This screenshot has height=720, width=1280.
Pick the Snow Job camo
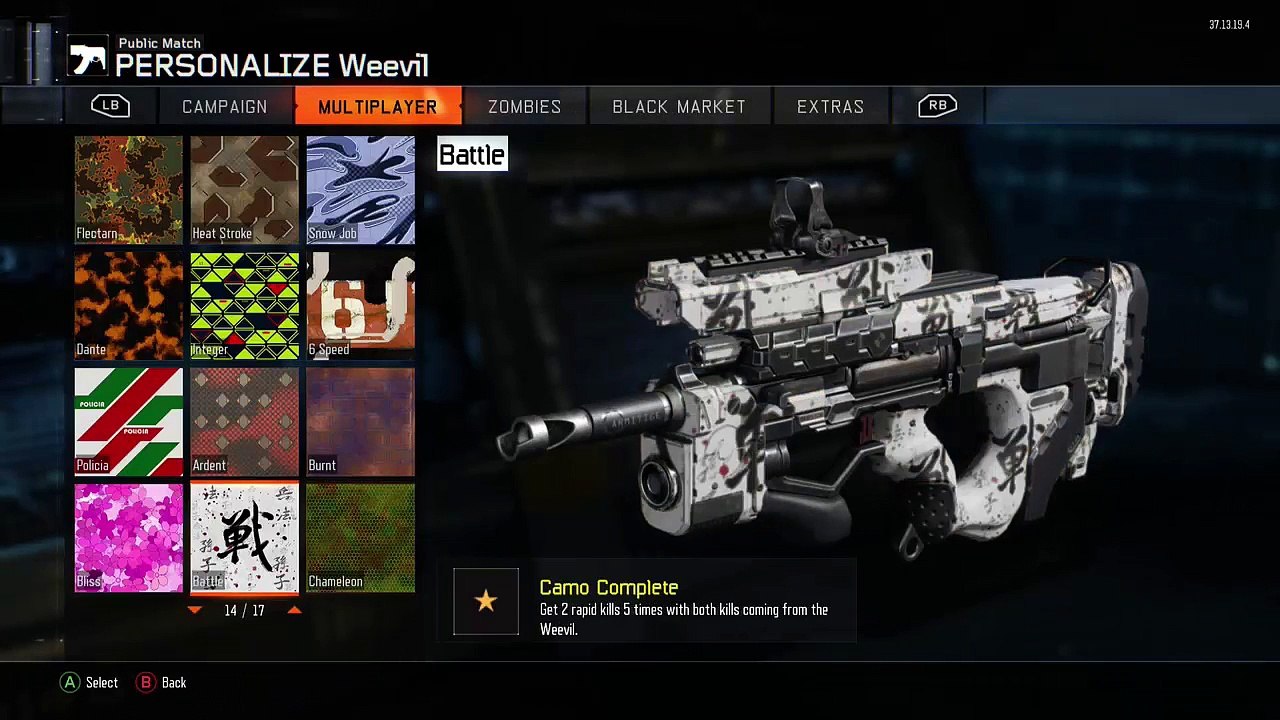click(x=361, y=190)
